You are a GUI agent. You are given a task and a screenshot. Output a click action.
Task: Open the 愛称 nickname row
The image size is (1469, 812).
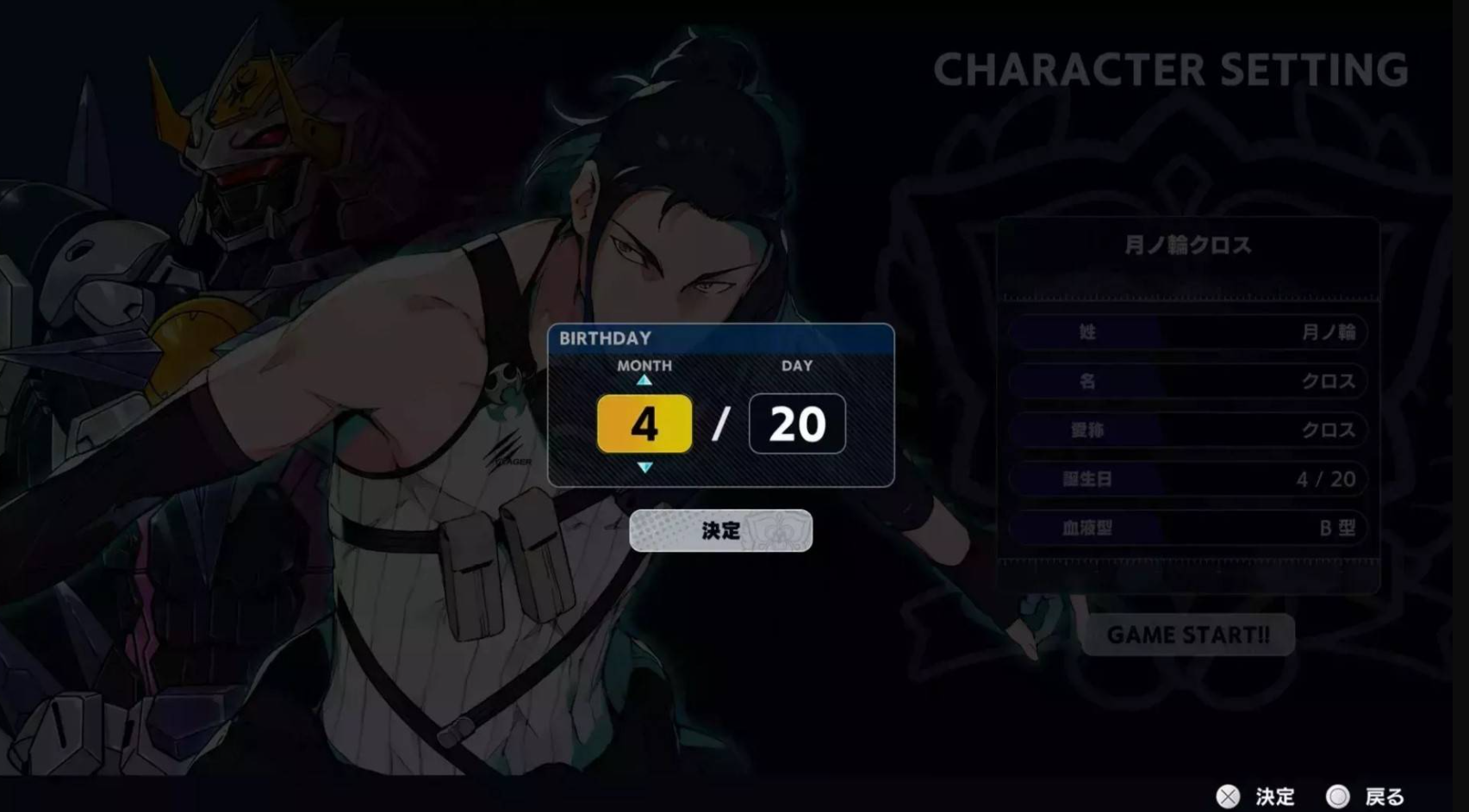(1187, 430)
